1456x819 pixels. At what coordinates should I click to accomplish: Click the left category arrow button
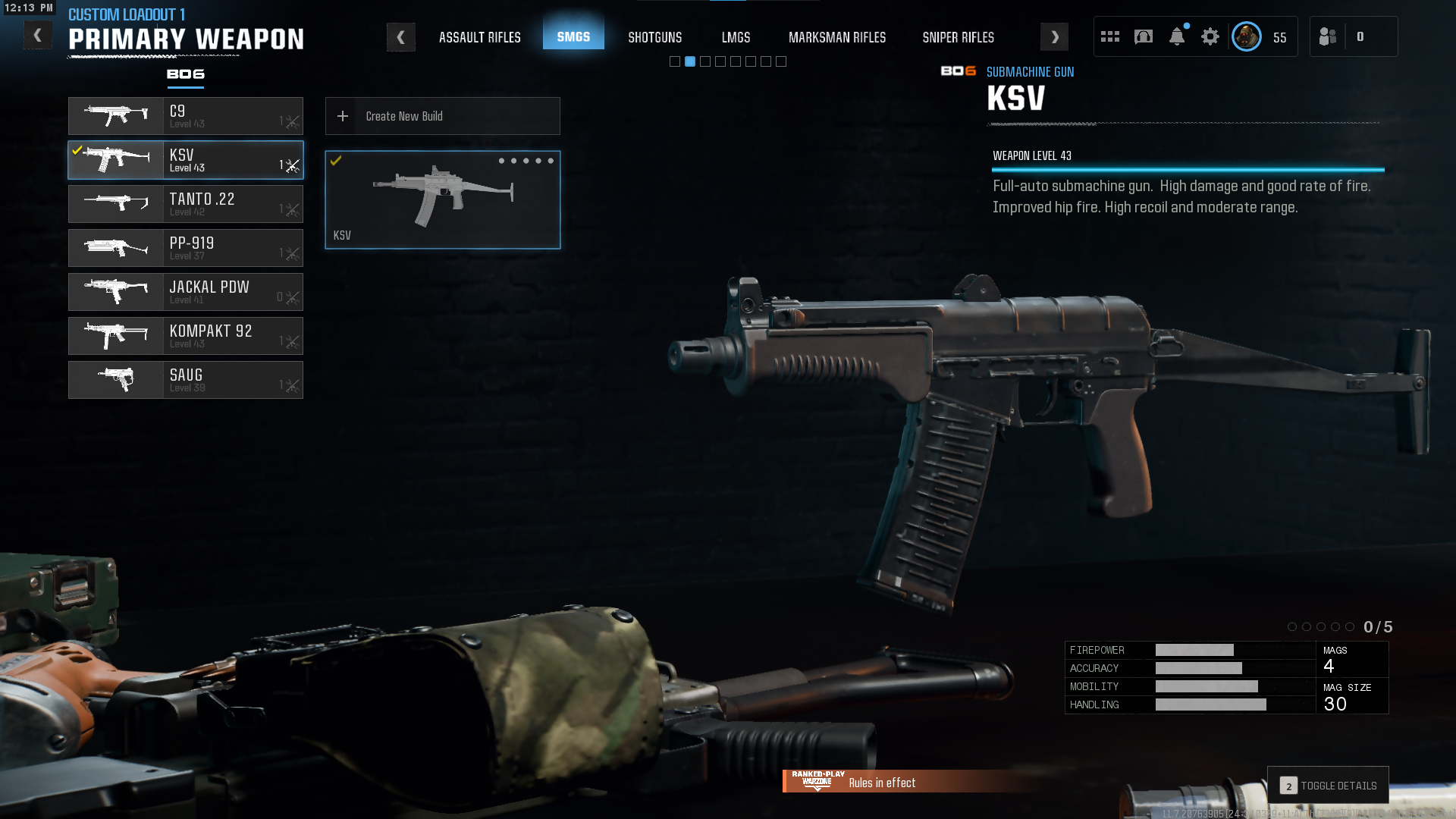pos(400,37)
